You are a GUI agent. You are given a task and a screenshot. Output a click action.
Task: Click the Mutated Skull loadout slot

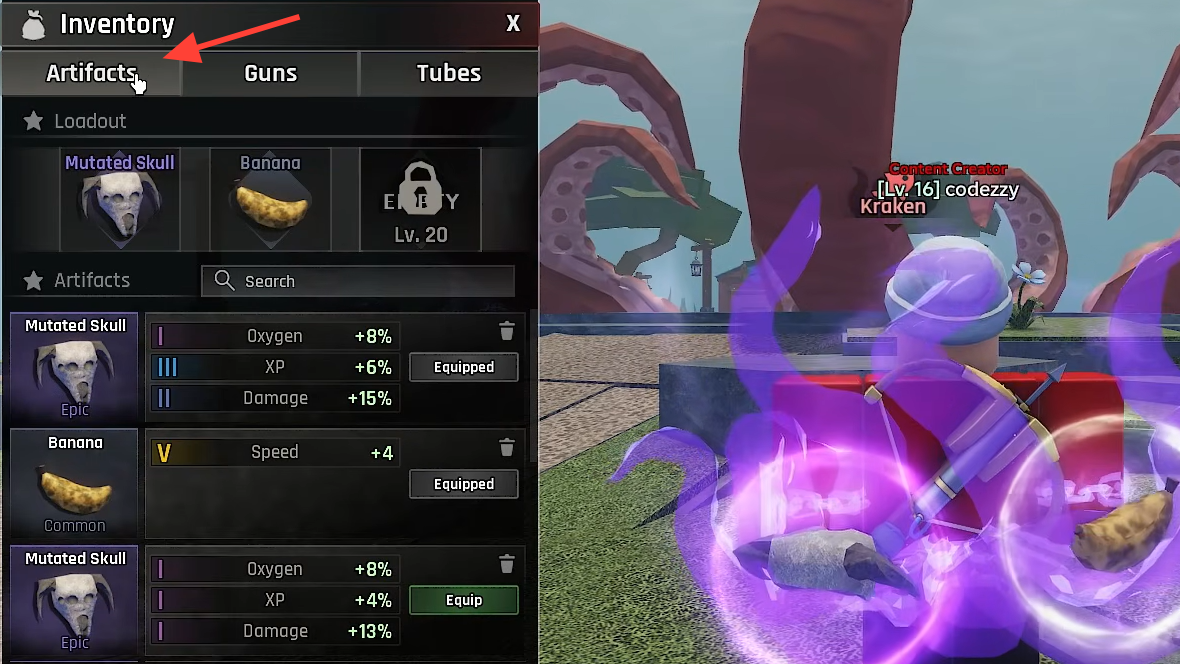point(120,200)
